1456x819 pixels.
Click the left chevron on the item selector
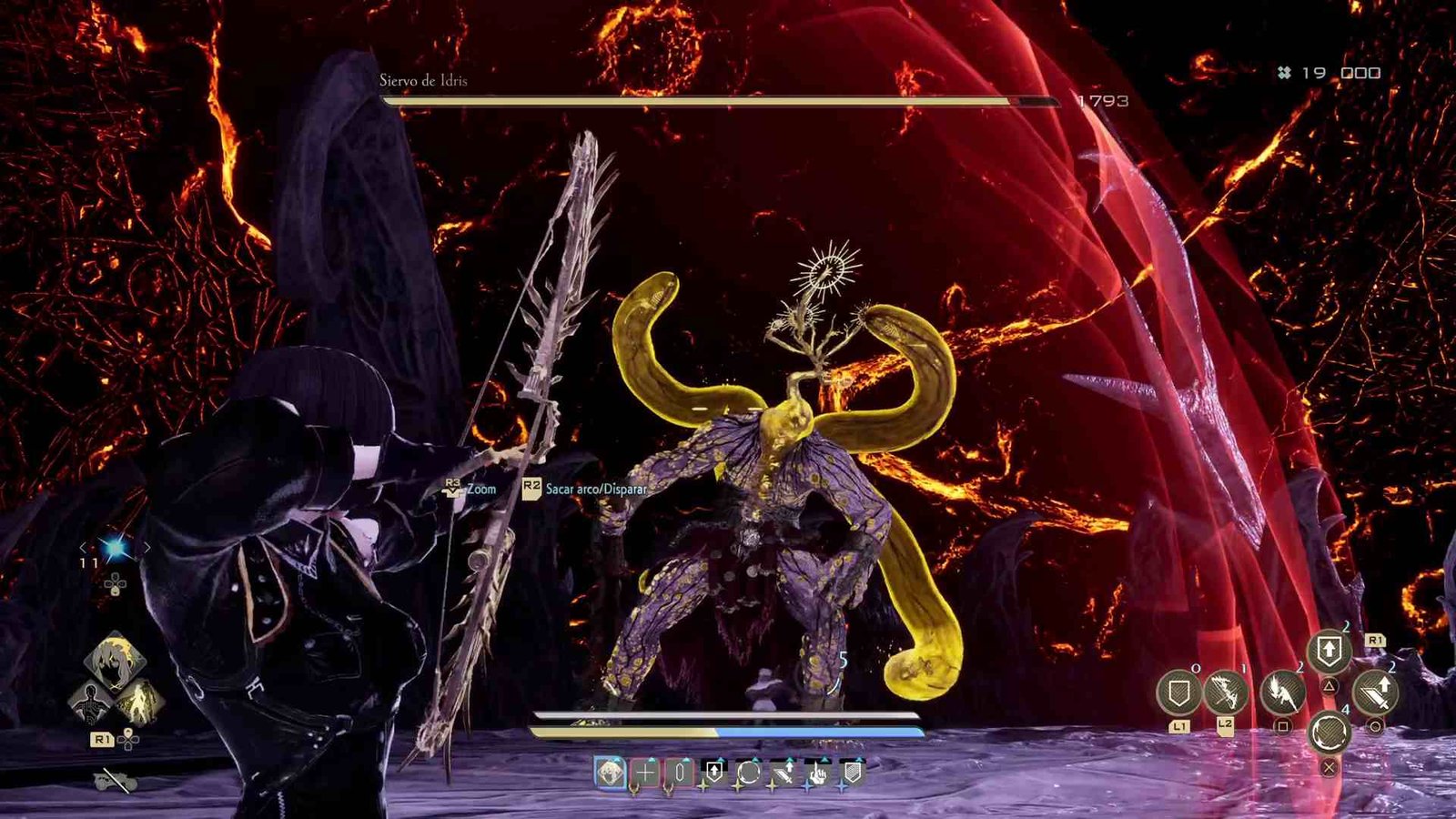tap(84, 548)
